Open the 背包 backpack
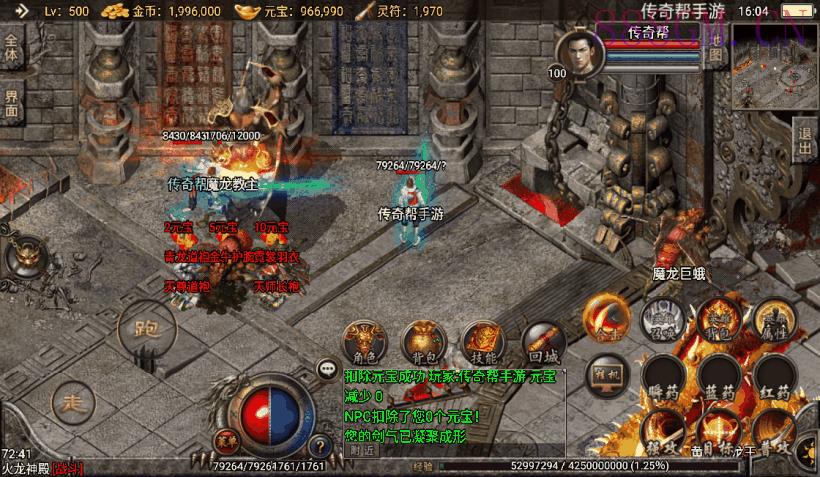 (423, 342)
